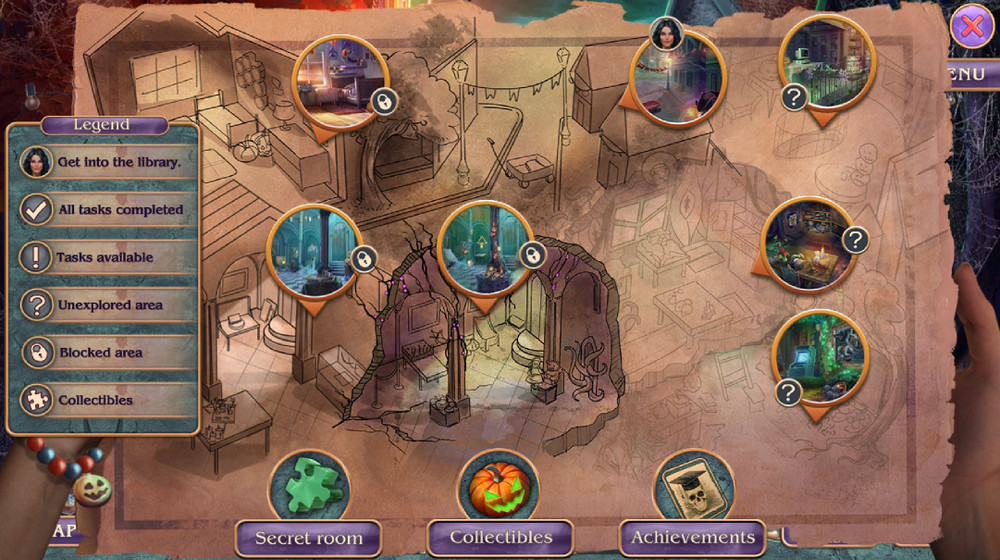Visit the unexplored candlelit room location
The image size is (1000, 560).
tap(808, 244)
